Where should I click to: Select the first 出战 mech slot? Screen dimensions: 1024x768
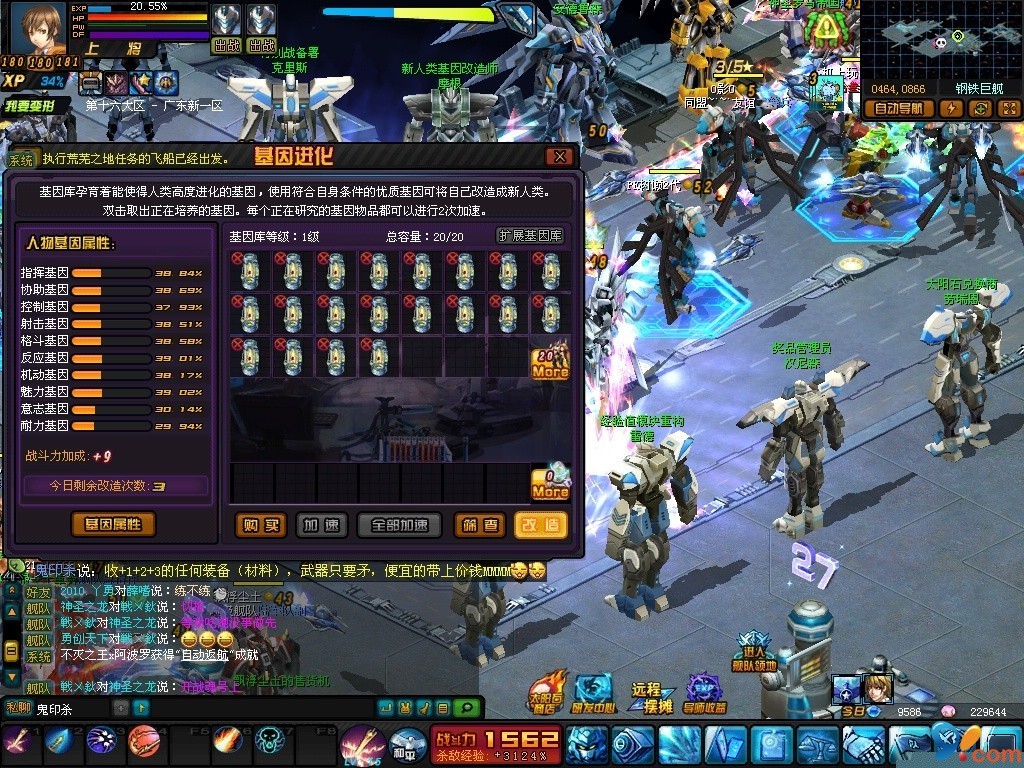[x=227, y=28]
